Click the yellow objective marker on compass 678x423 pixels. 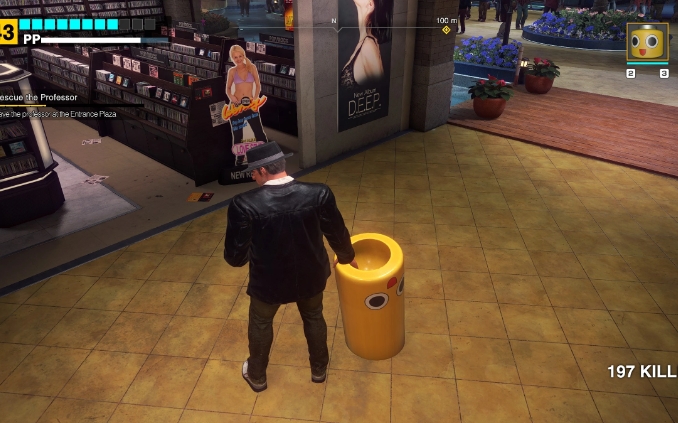(x=446, y=30)
